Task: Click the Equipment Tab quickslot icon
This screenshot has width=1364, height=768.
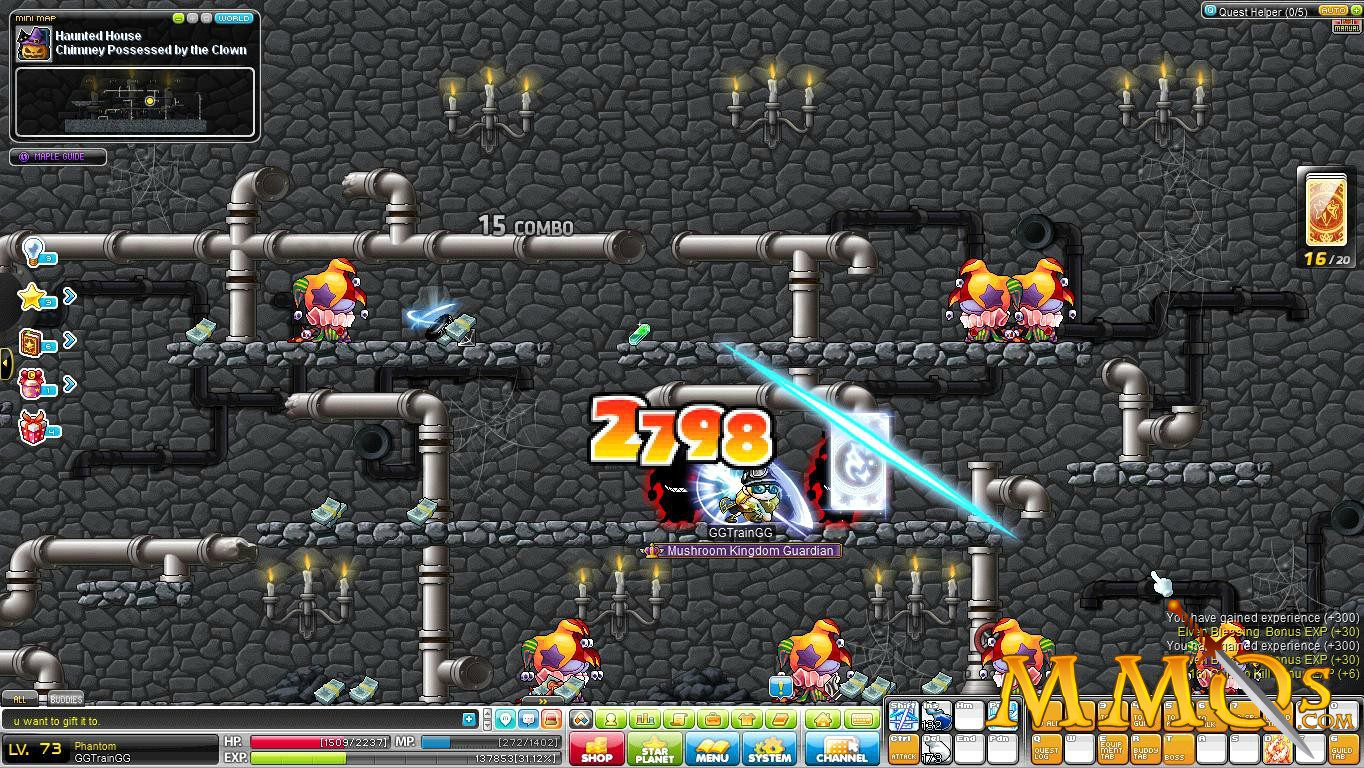Action: 1112,748
